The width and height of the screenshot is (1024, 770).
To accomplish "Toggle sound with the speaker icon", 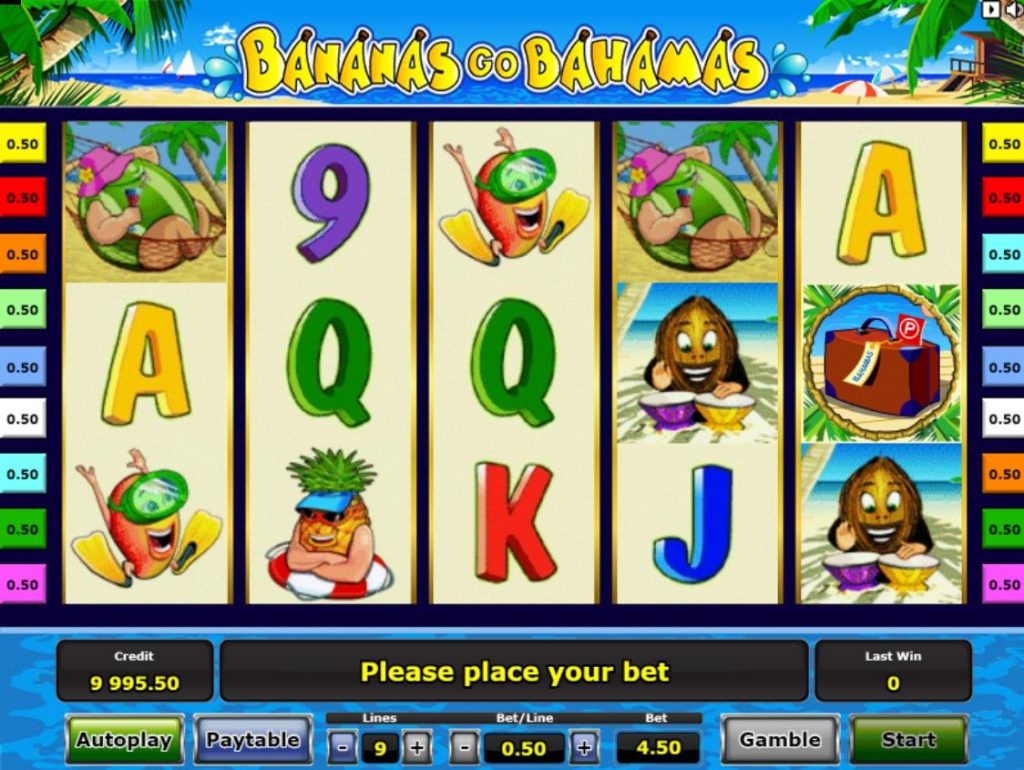I will click(1011, 9).
